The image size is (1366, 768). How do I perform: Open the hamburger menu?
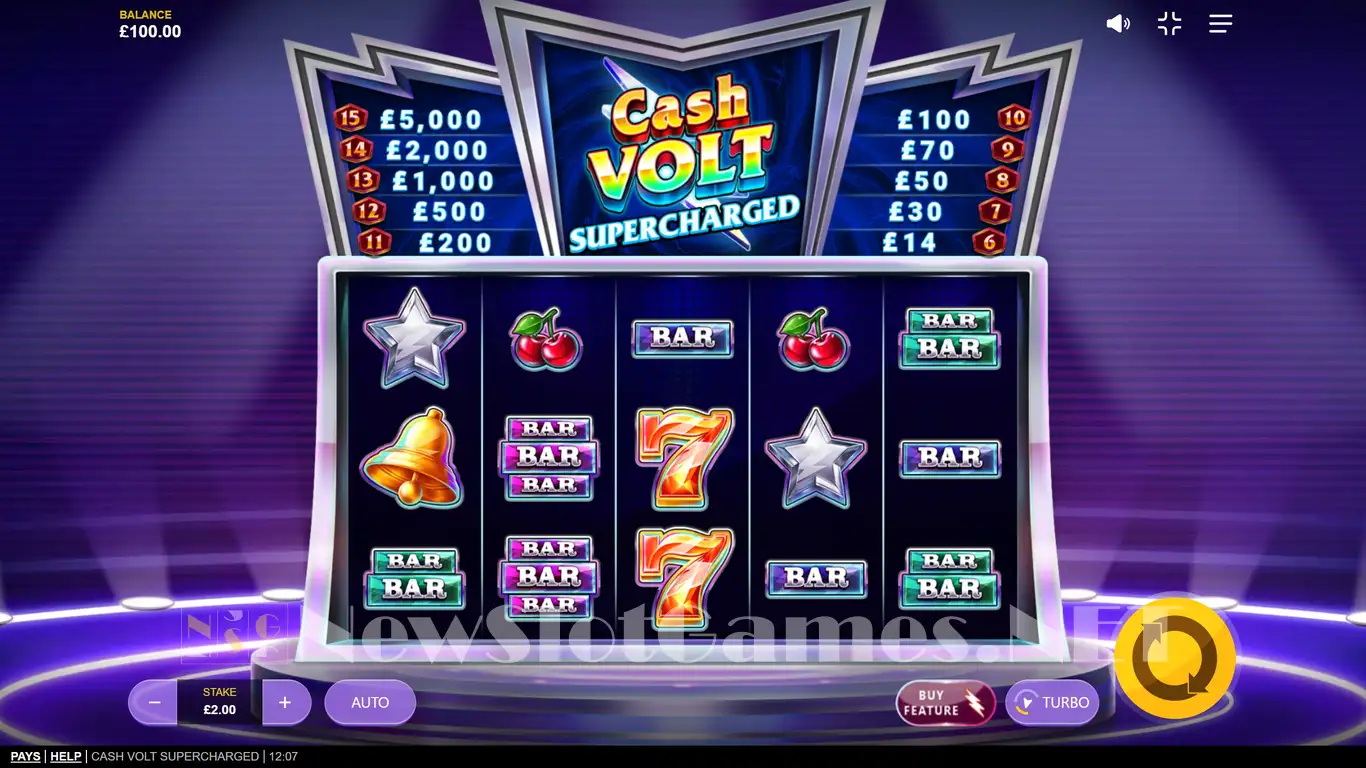tap(1220, 24)
